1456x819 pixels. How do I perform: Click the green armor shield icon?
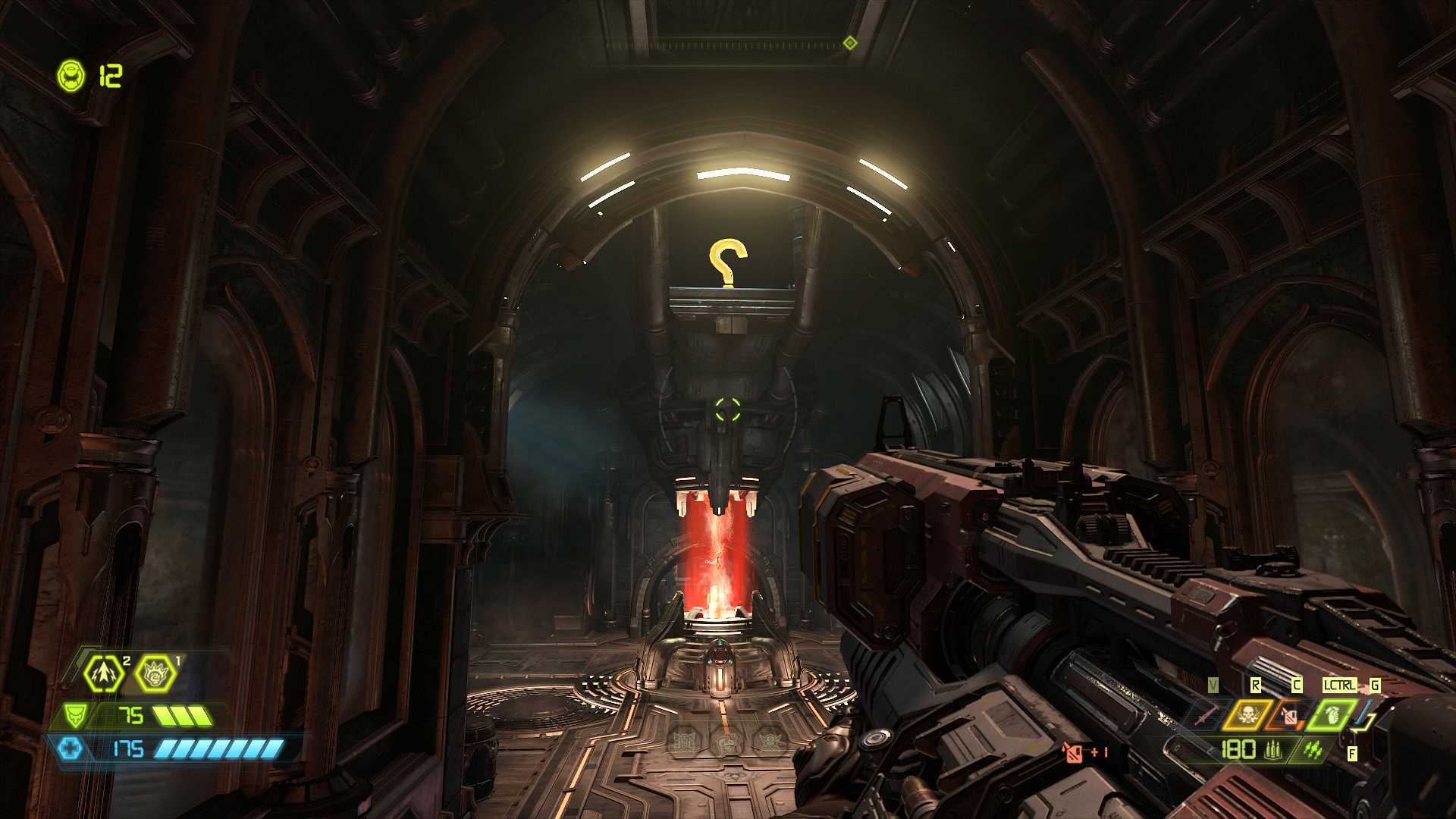[x=75, y=715]
